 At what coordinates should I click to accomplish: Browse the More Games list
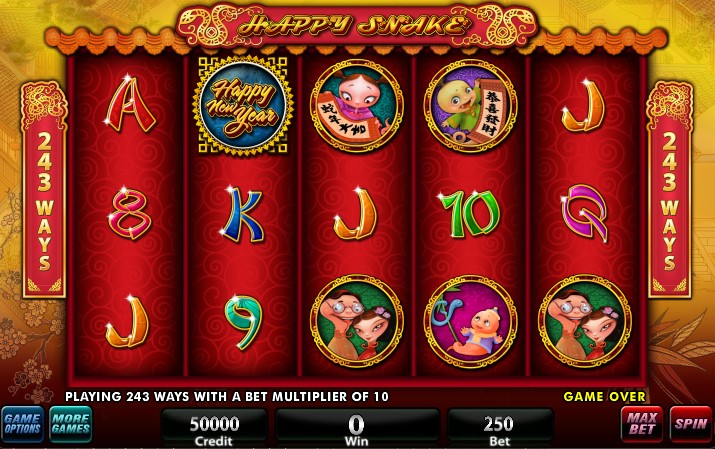click(x=70, y=425)
